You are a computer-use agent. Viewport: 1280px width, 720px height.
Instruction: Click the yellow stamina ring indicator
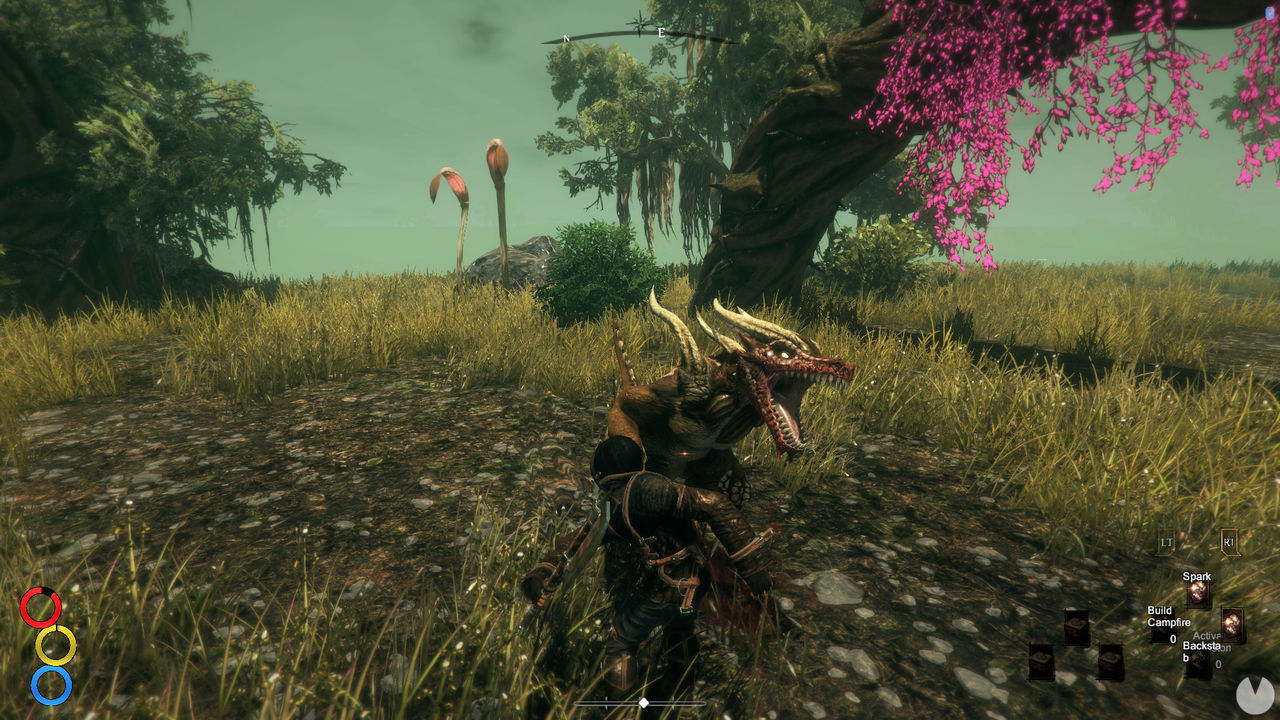pos(56,646)
